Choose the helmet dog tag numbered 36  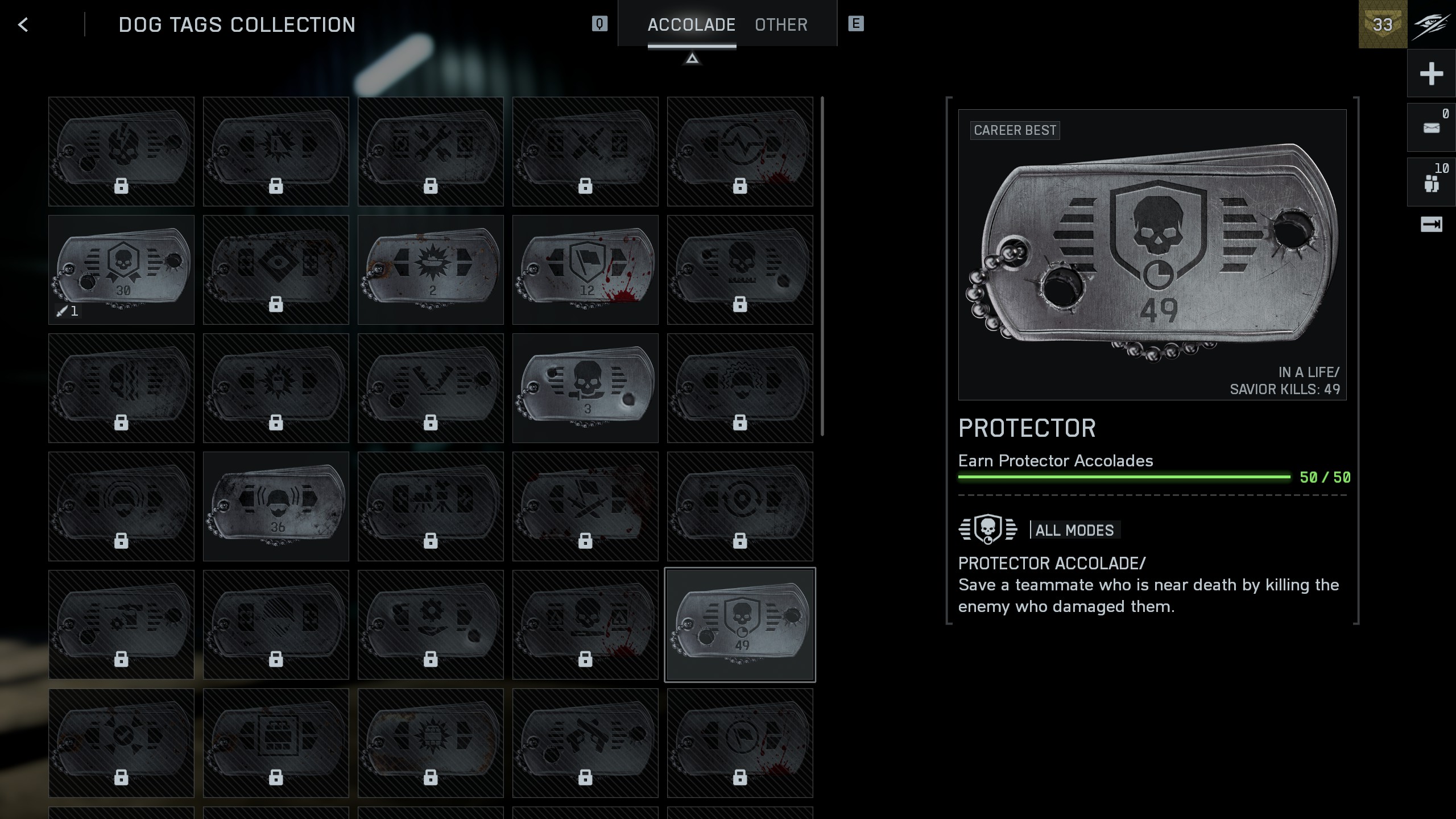coord(276,506)
